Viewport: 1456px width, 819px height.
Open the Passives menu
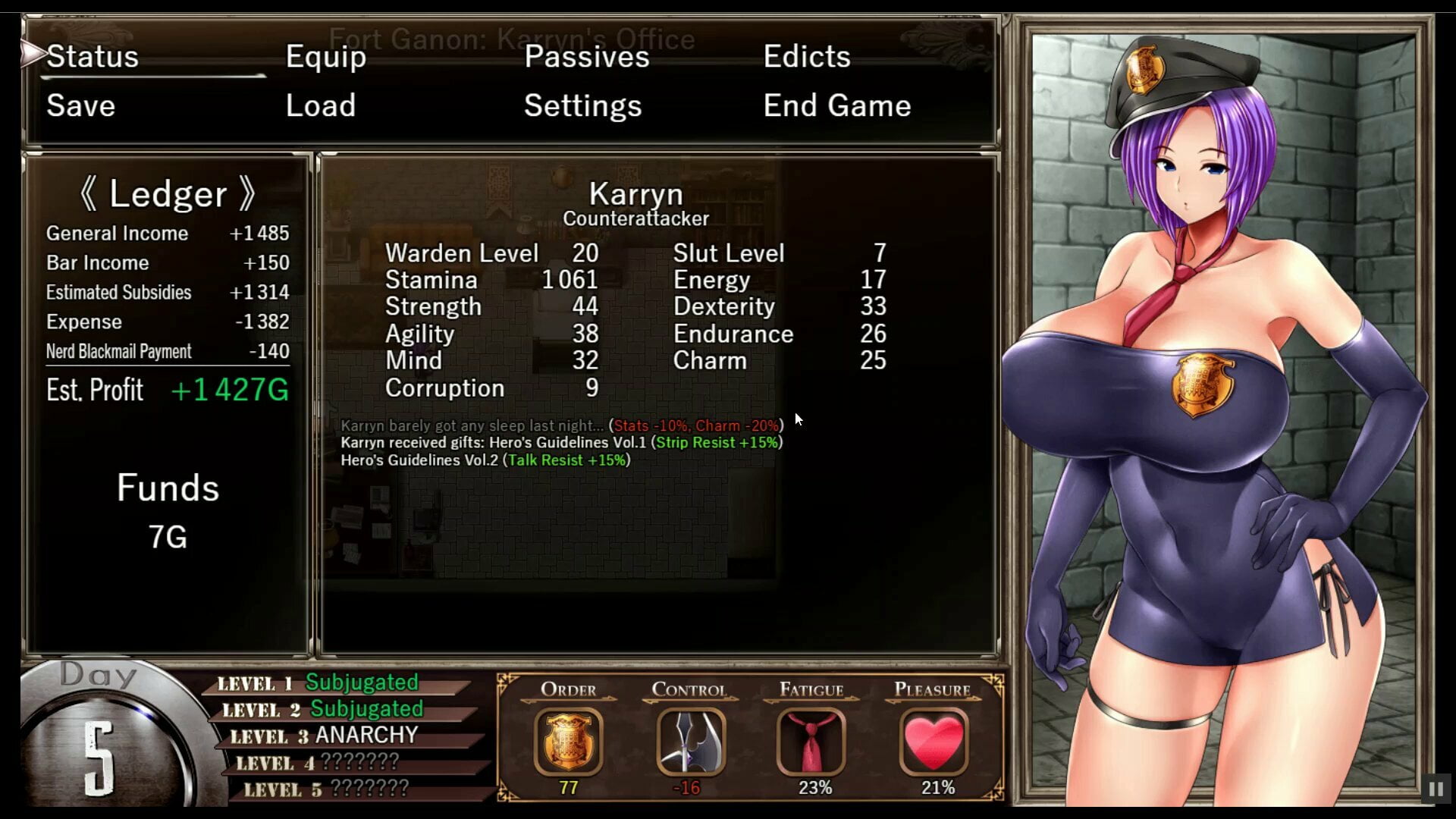587,57
